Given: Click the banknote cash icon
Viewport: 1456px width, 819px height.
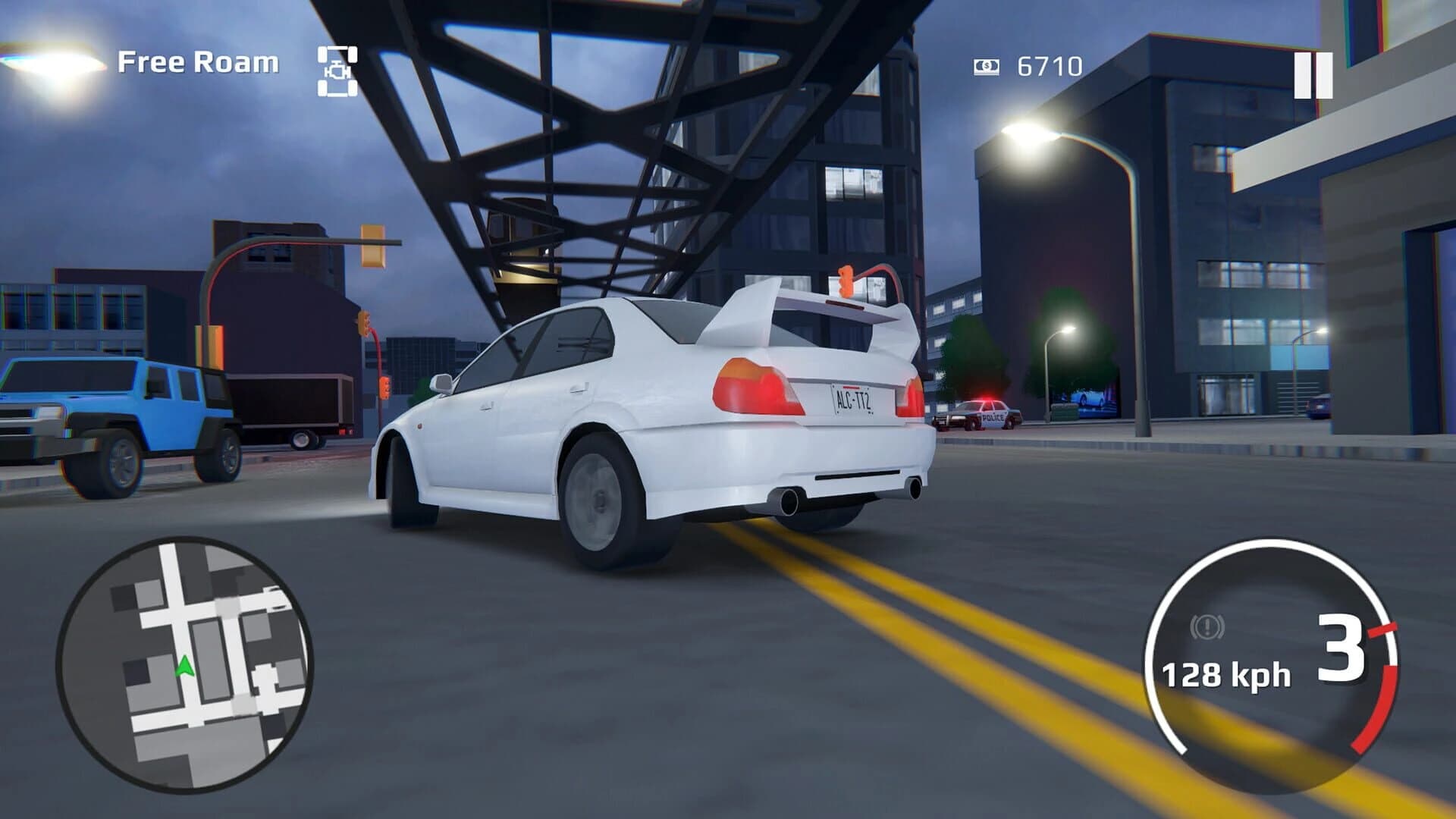Looking at the screenshot, I should coord(987,66).
